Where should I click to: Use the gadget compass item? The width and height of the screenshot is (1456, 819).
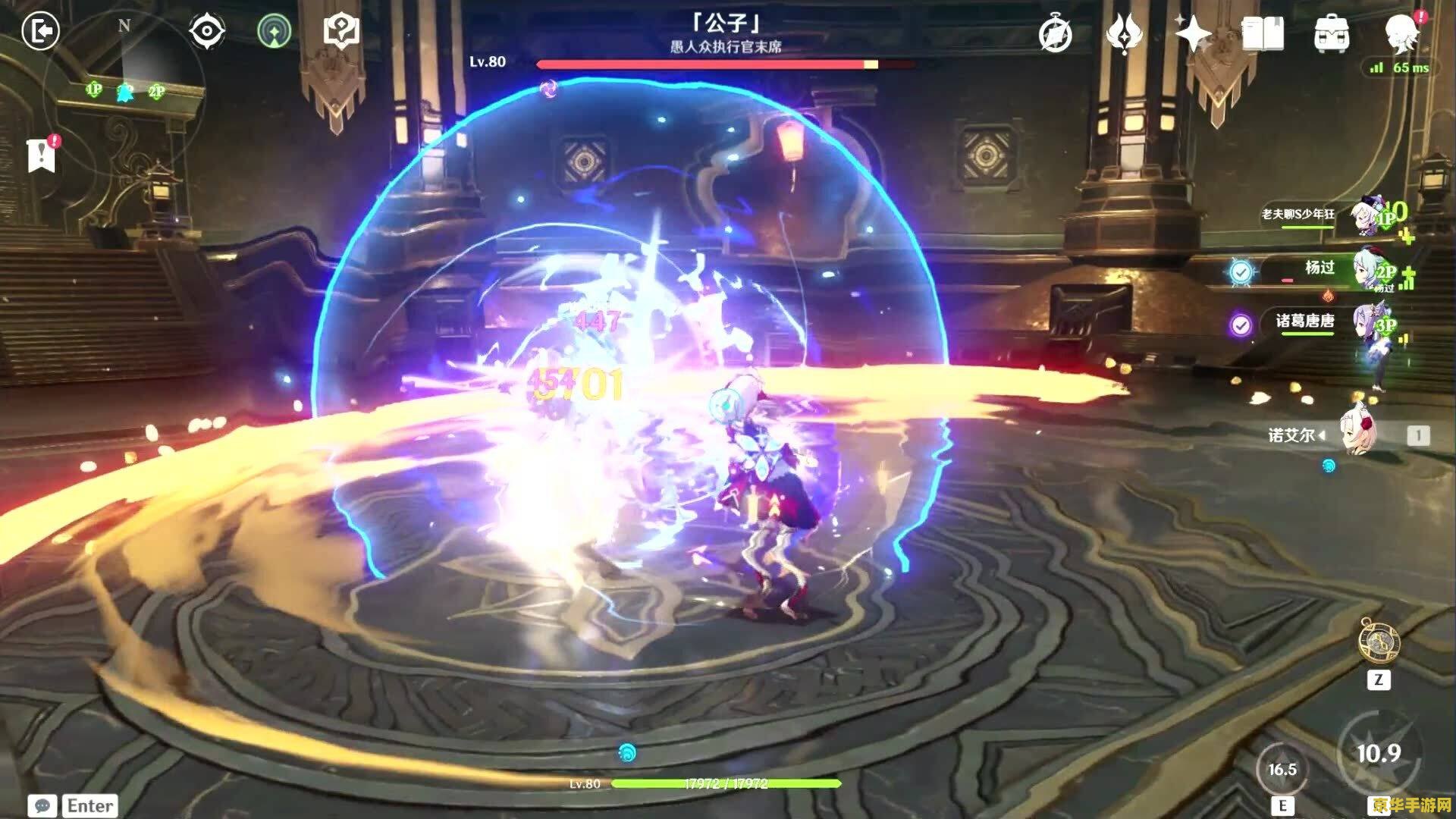pos(1379,642)
